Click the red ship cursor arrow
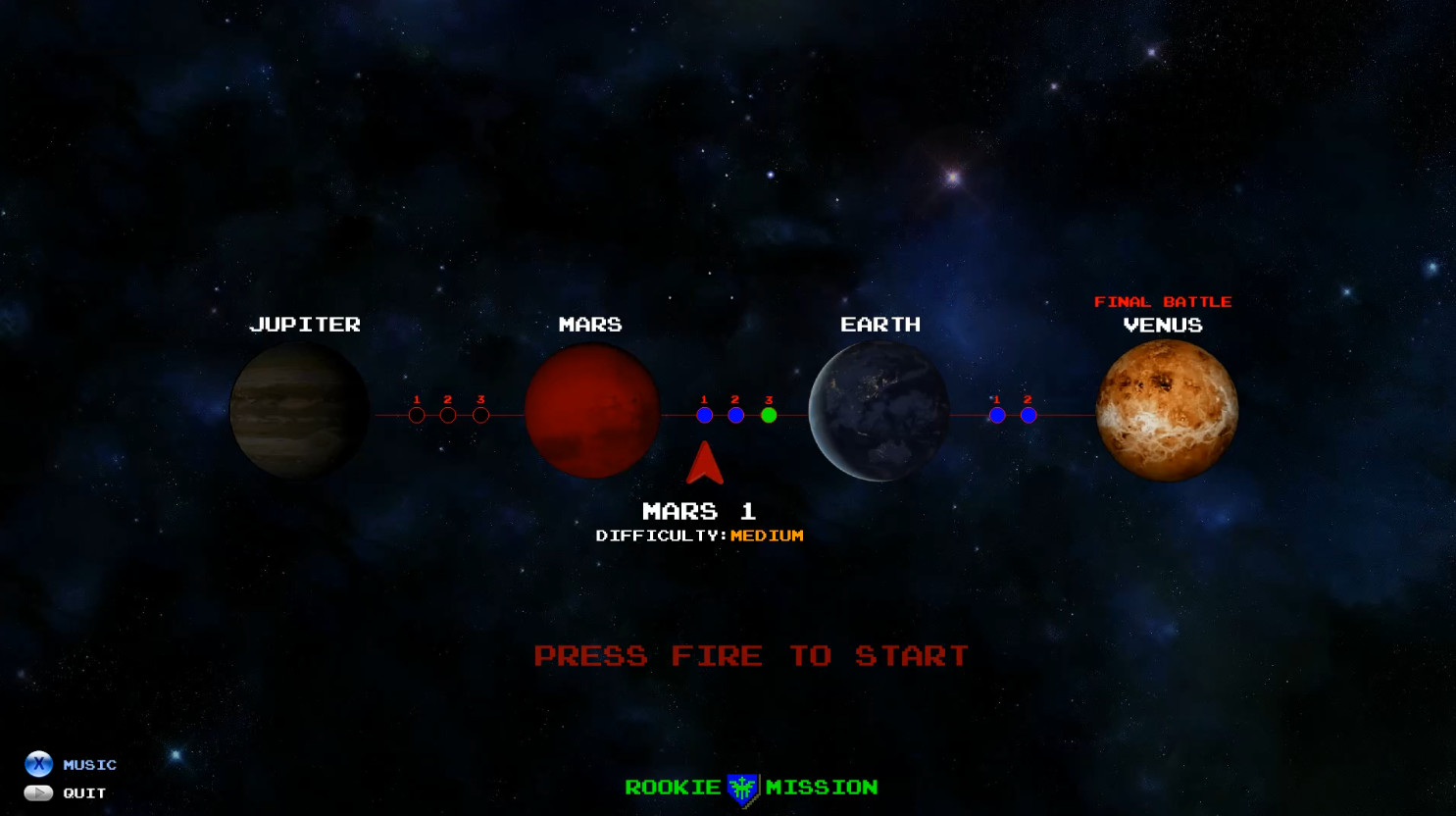This screenshot has width=1456, height=816. click(x=703, y=463)
